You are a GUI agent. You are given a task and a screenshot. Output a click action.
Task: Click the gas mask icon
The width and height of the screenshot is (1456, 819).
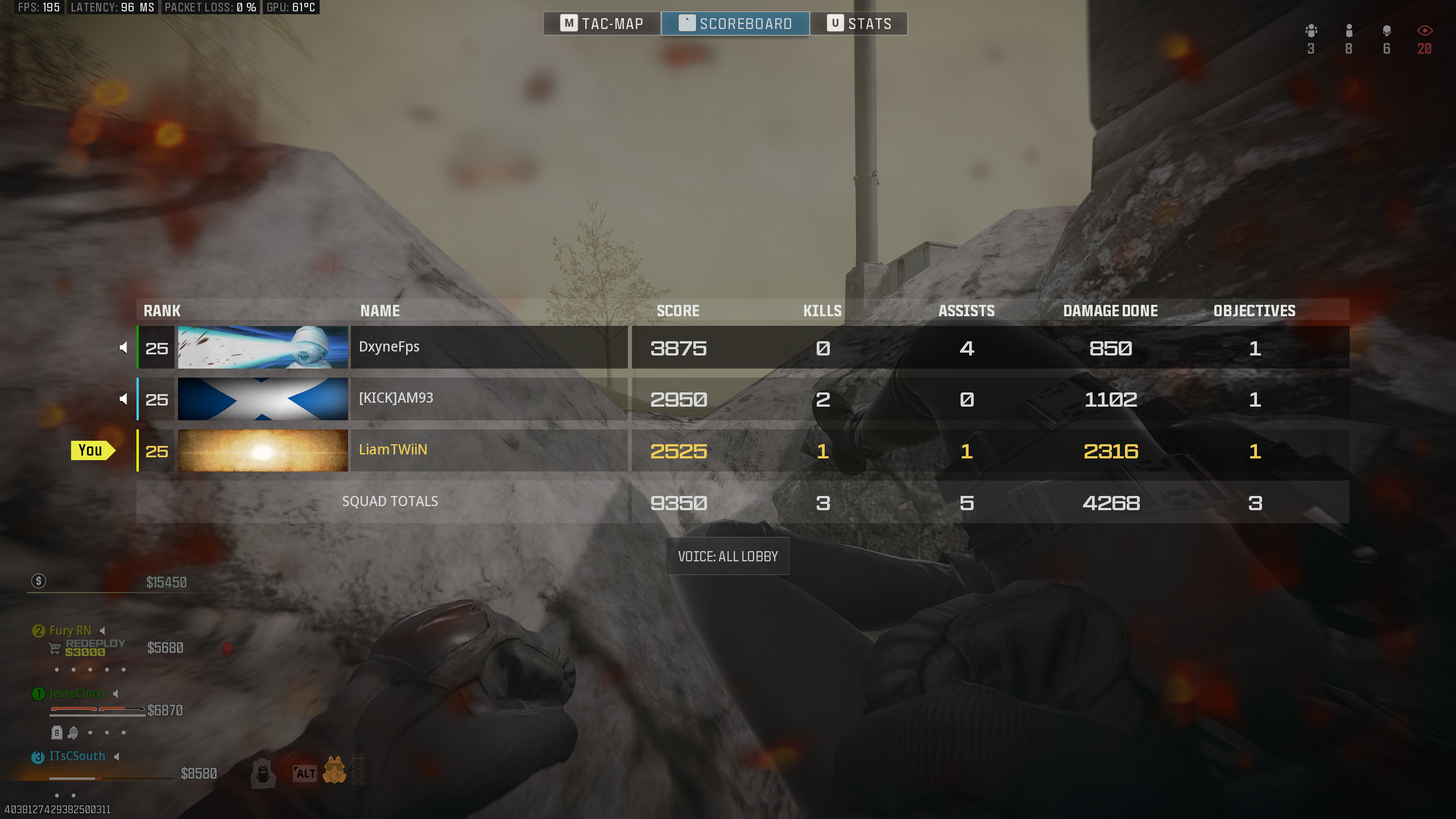(334, 771)
